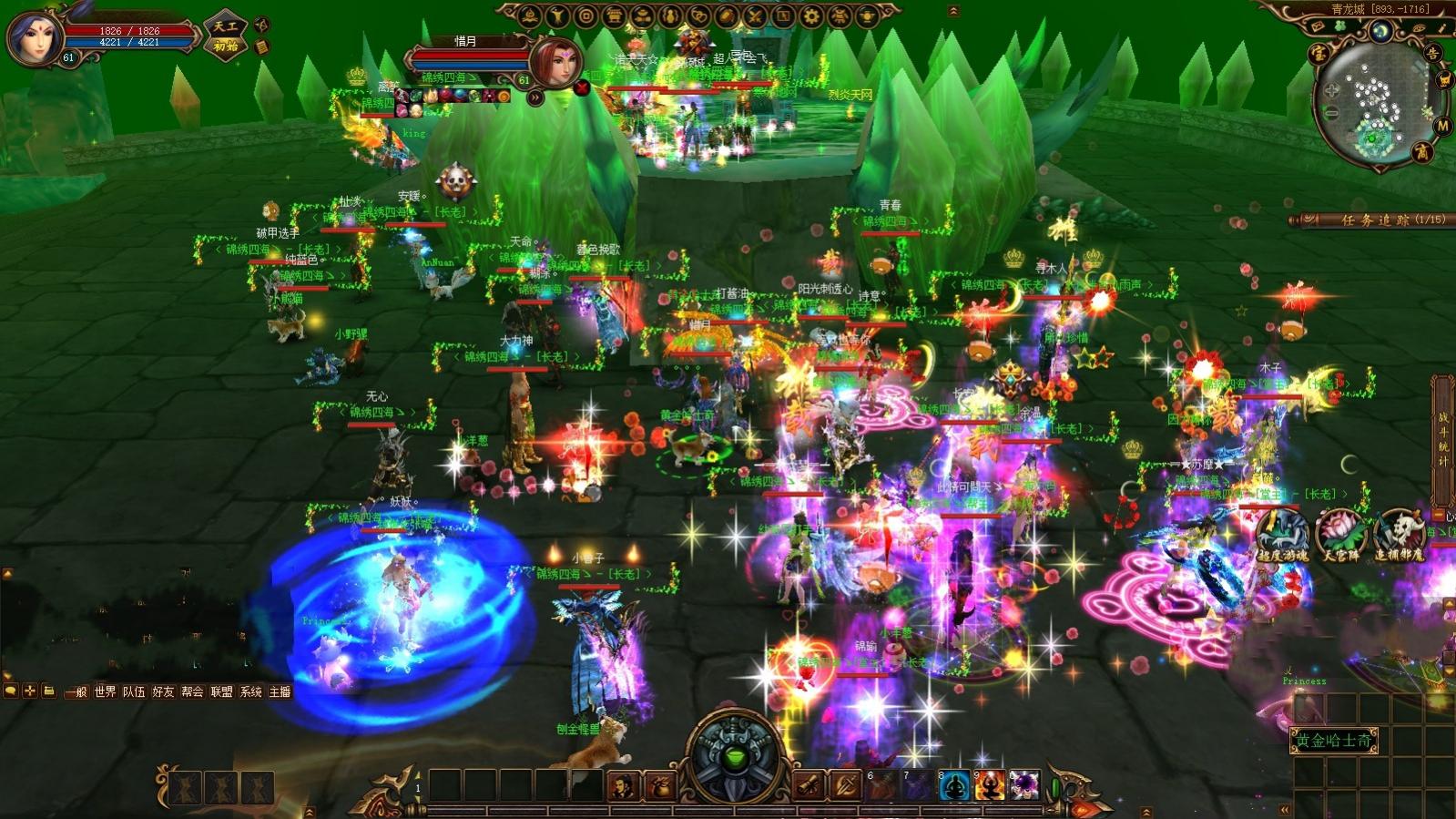Click the 宝 treasure button beside minimap
Viewport: 1456px width, 819px height.
pos(1318,54)
